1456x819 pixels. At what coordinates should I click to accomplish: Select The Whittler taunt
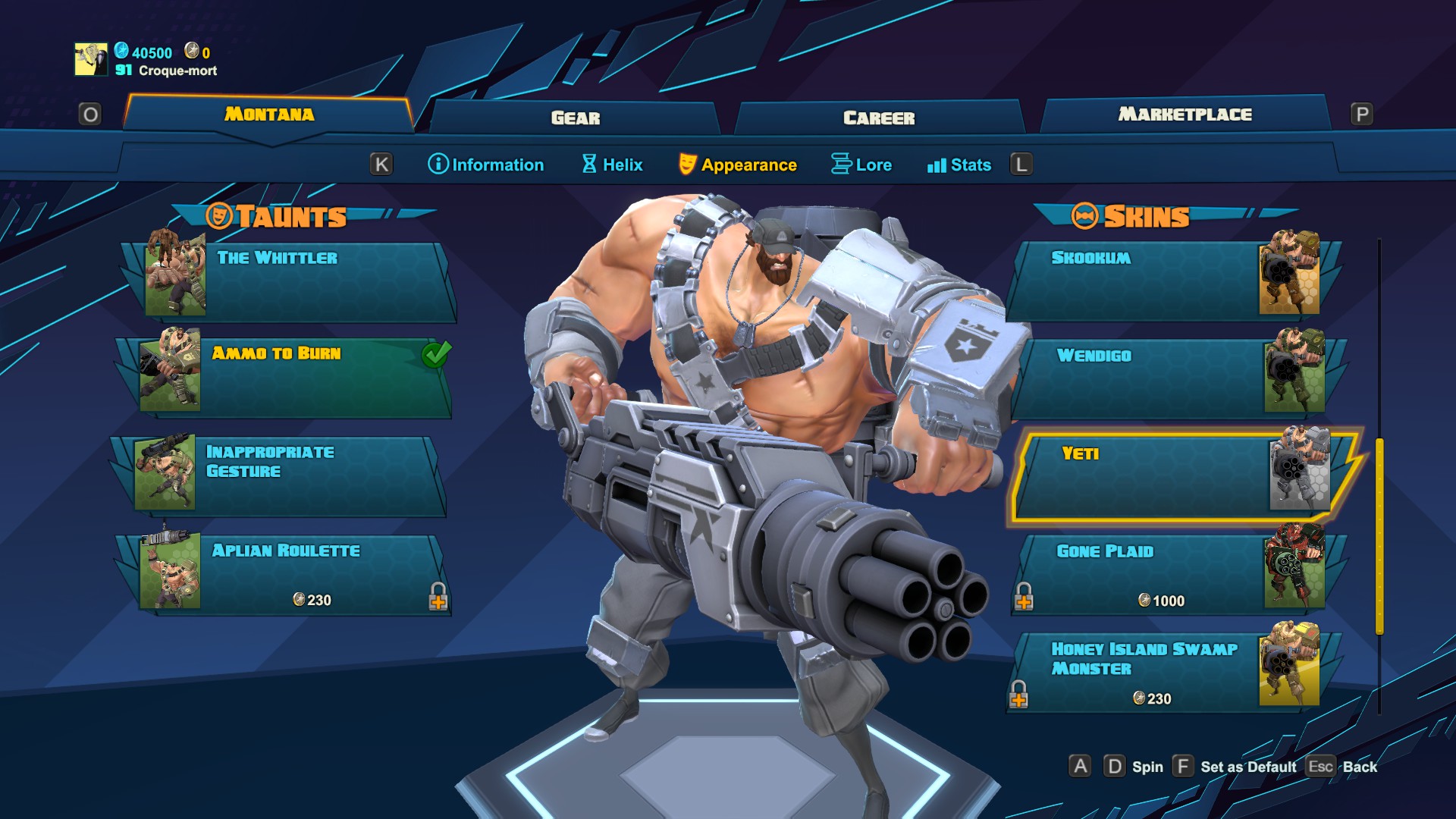click(296, 281)
